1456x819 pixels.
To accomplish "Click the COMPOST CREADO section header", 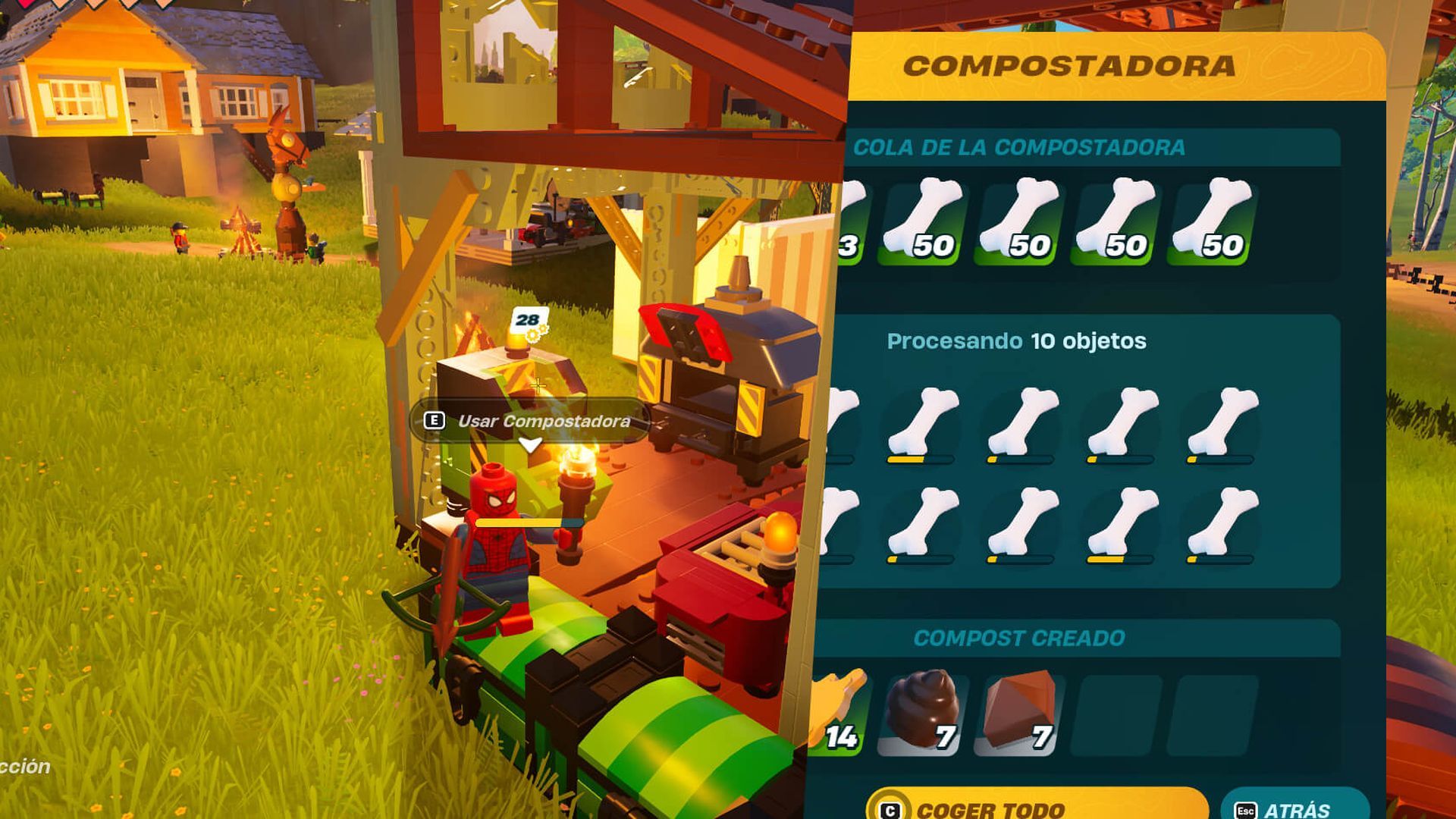I will pos(1018,637).
